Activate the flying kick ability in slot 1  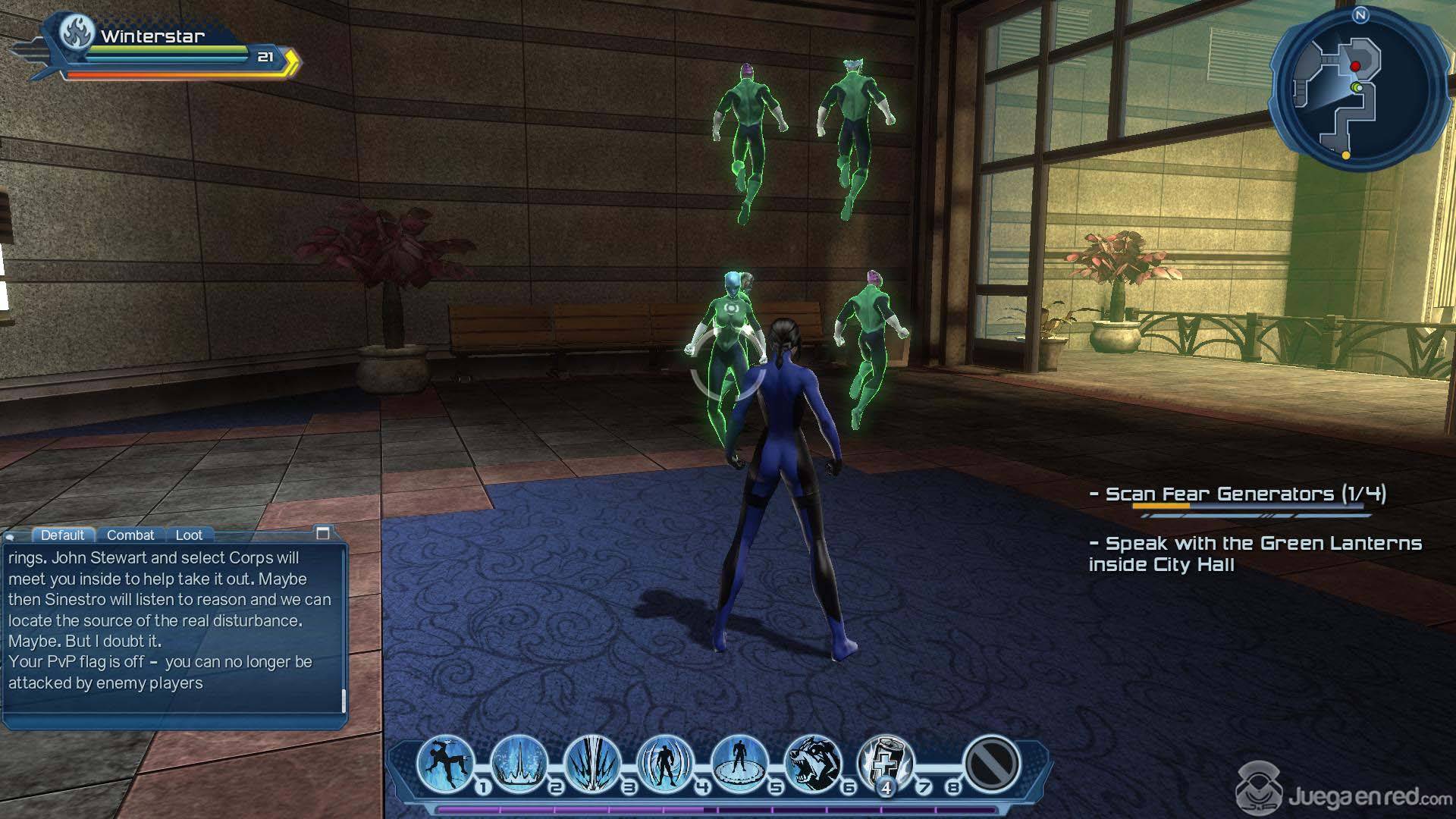[446, 763]
